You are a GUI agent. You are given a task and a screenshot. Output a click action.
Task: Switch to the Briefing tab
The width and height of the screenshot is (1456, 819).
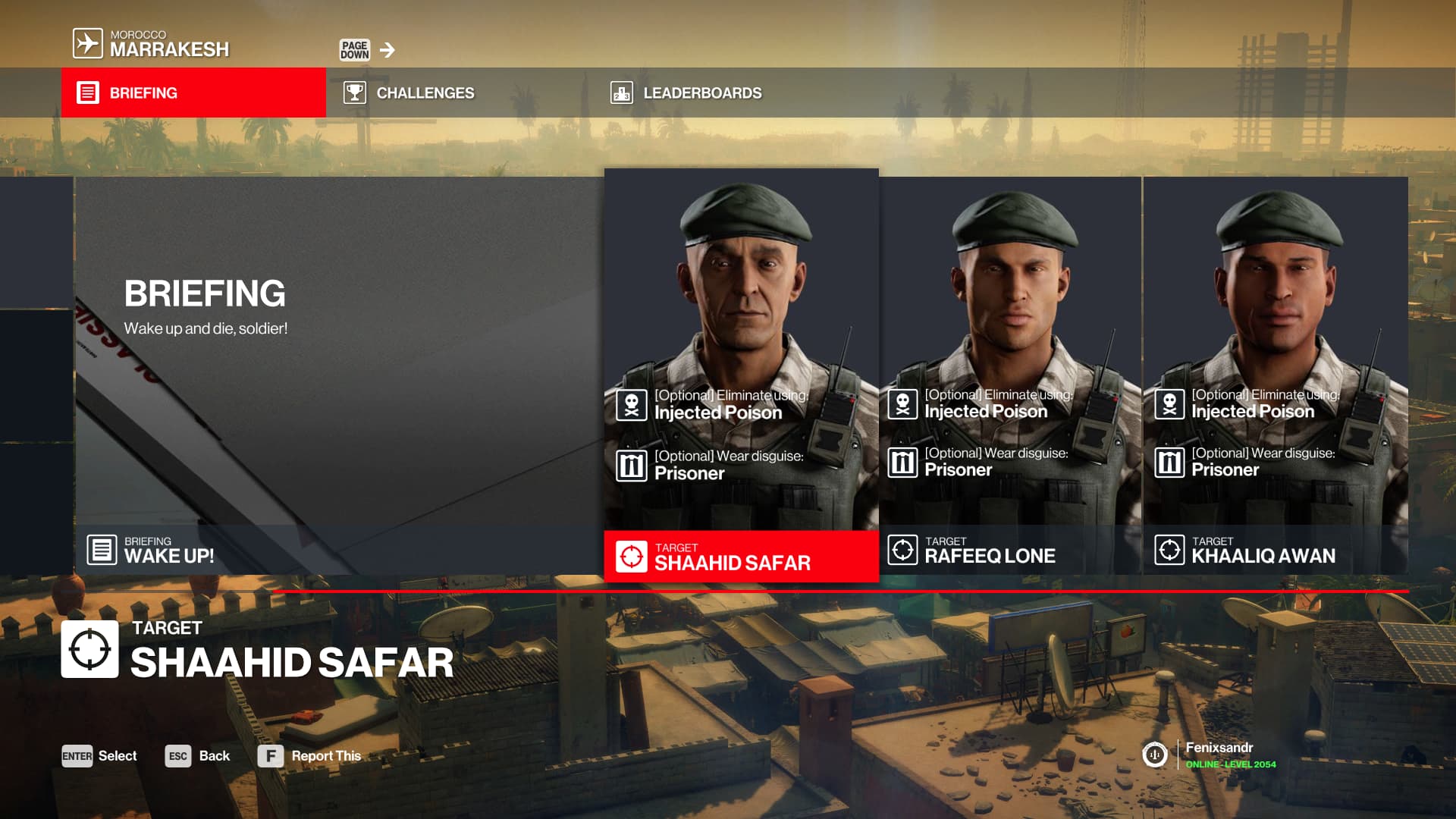click(x=193, y=93)
